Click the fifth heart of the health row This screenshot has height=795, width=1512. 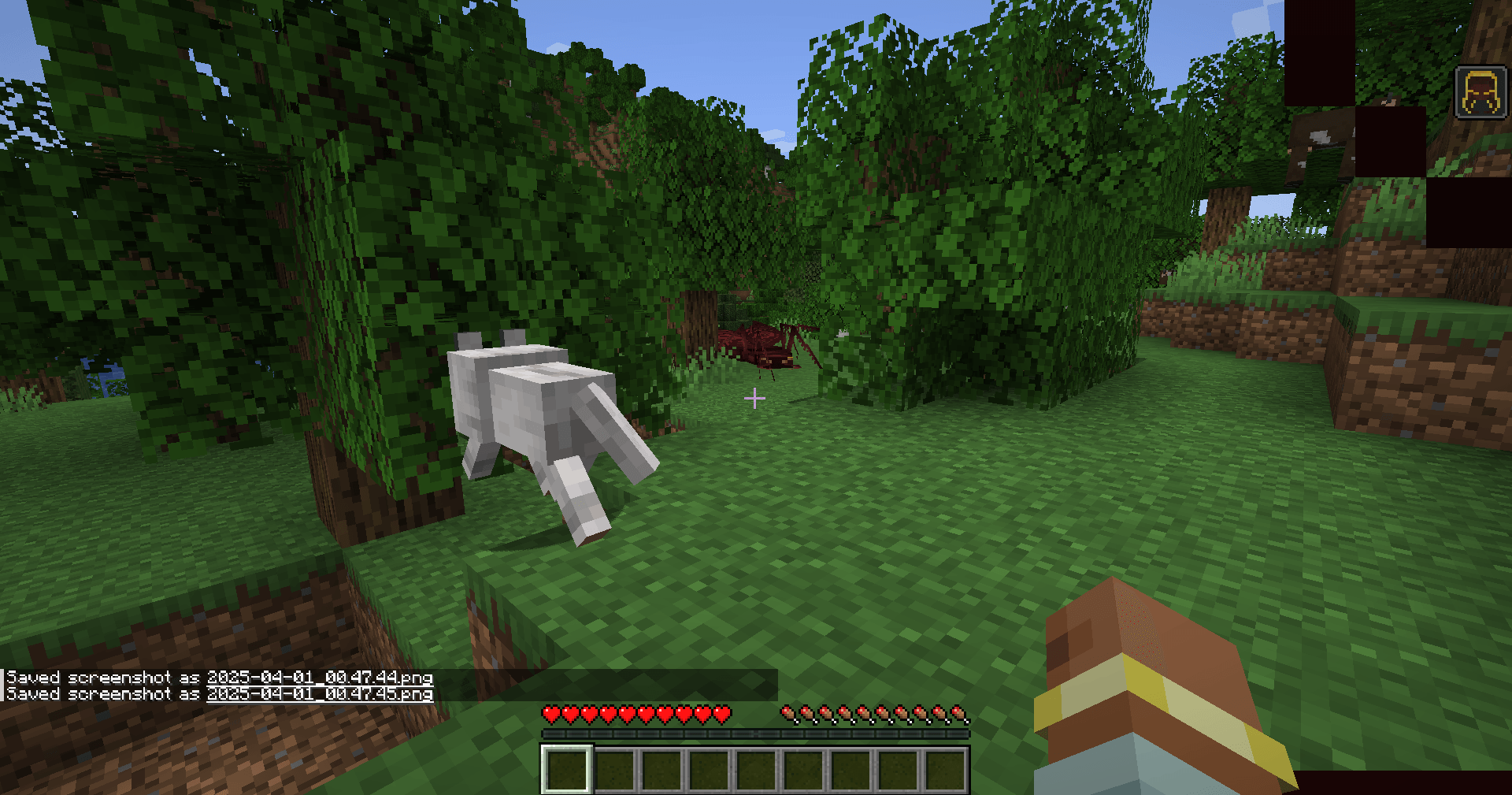[628, 715]
